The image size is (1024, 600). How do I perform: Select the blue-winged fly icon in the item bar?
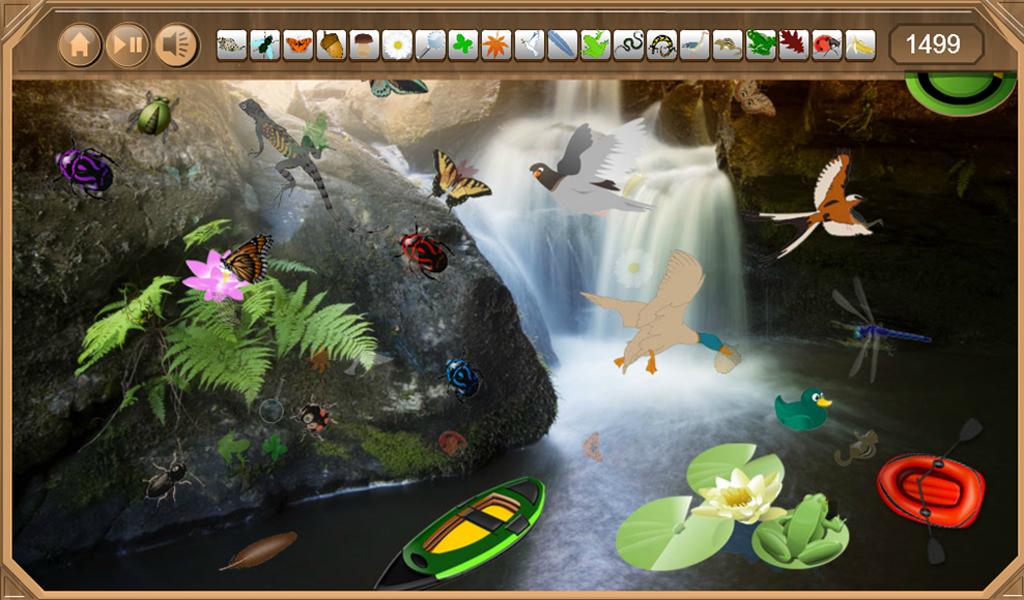coord(265,45)
